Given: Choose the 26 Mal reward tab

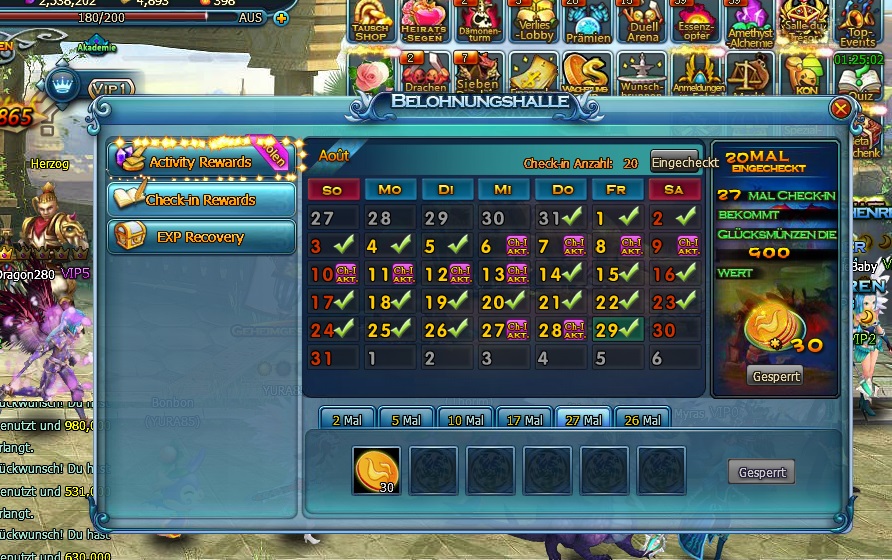Looking at the screenshot, I should tap(643, 421).
